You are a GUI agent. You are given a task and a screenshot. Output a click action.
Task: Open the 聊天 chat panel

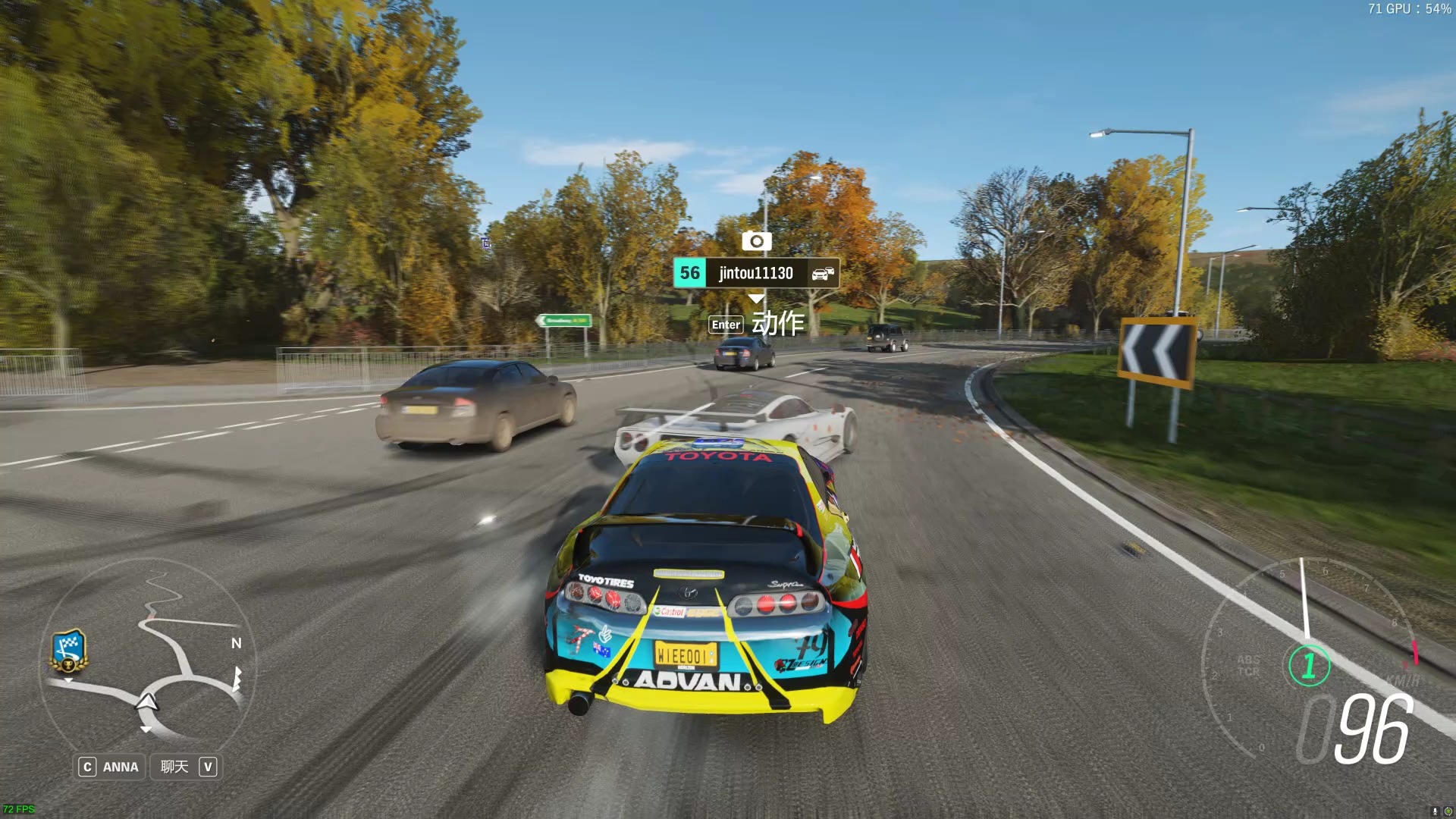coord(187,767)
